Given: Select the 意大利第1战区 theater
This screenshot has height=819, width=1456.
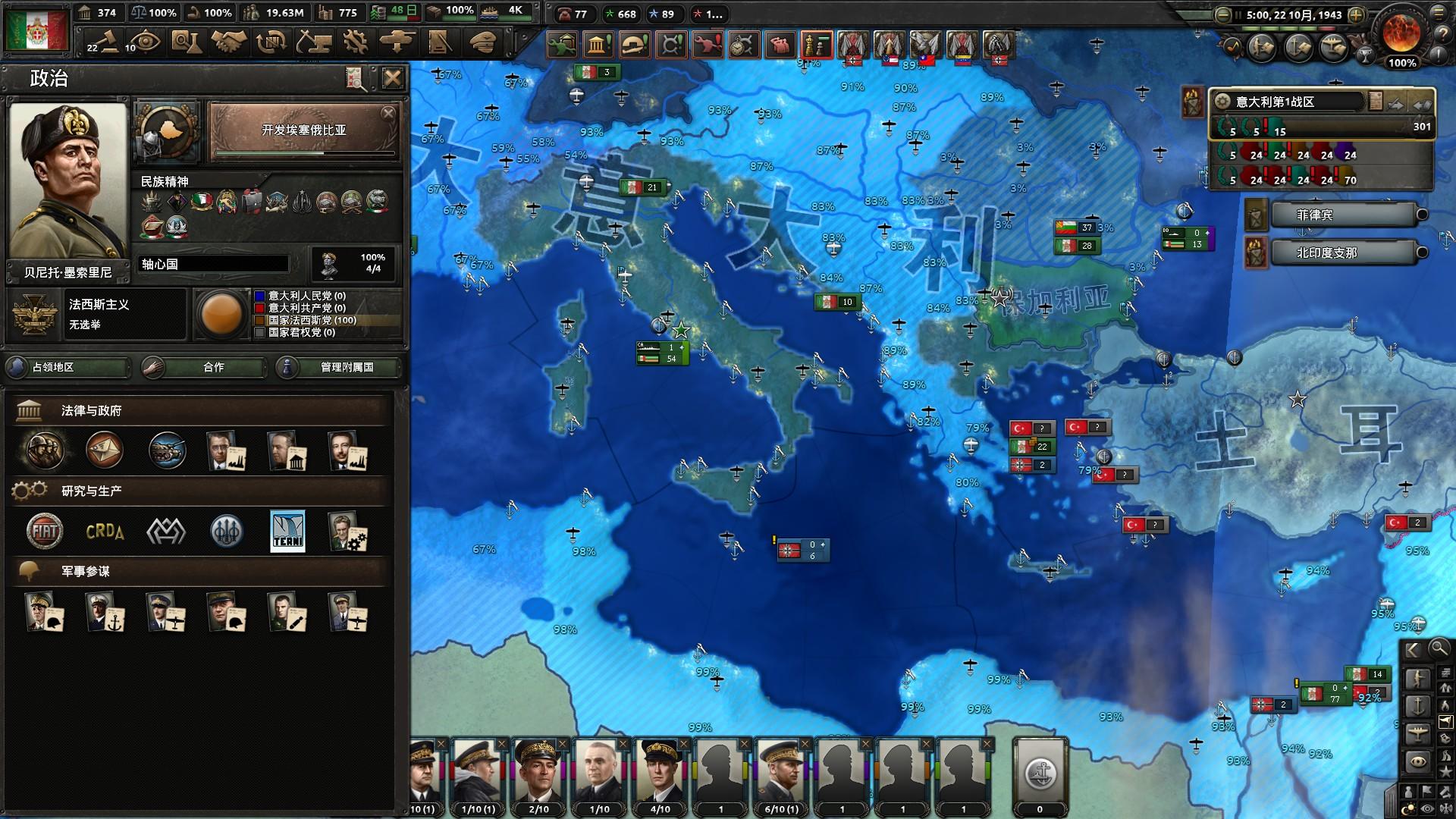Looking at the screenshot, I should point(1289,102).
